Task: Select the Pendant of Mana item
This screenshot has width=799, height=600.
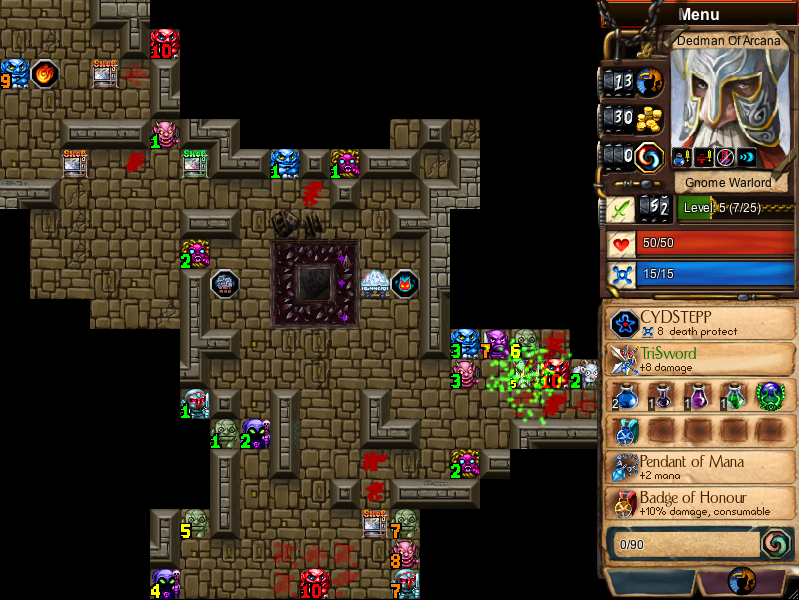Action: [x=626, y=467]
